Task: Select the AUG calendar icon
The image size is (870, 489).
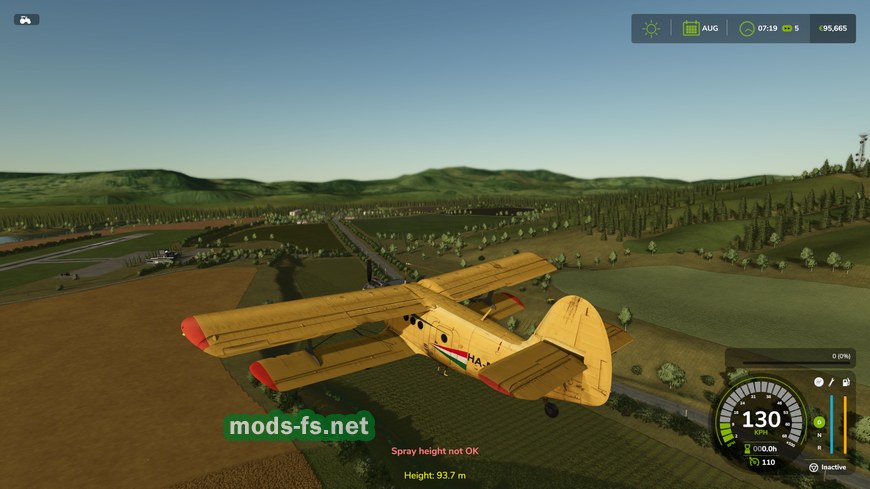Action: 691,28
